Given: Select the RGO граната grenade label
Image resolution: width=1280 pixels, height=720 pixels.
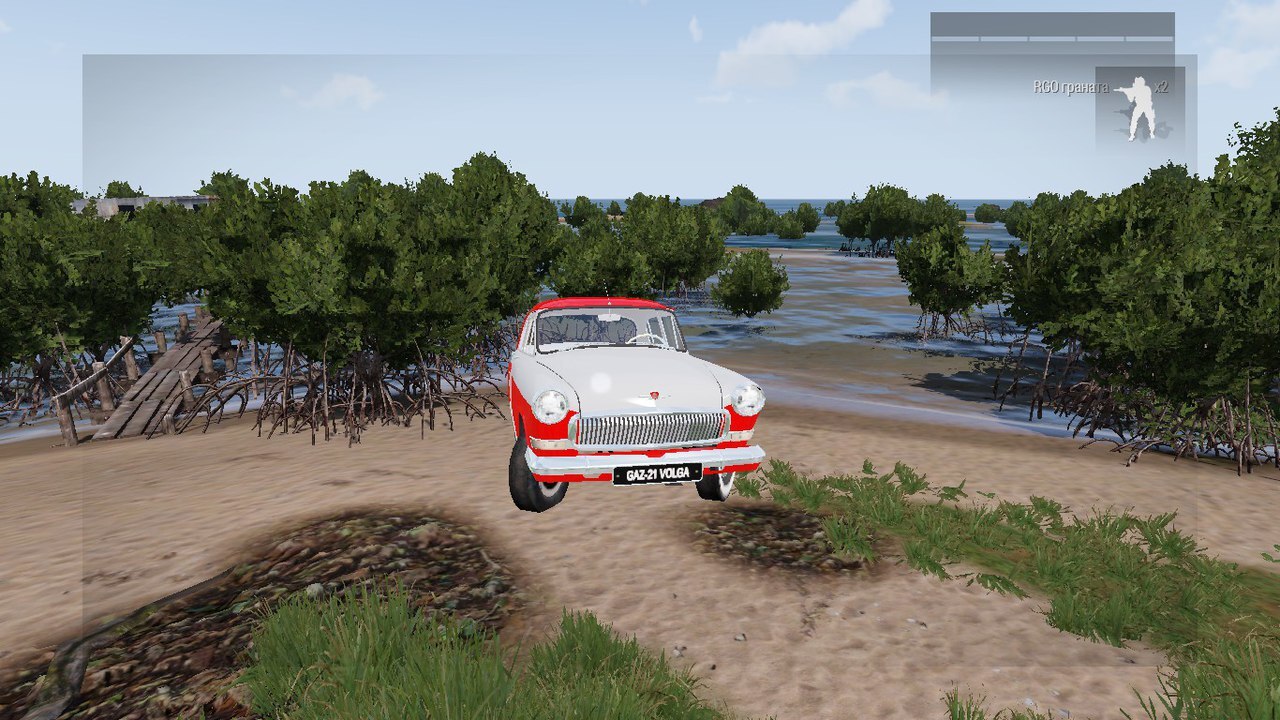Looking at the screenshot, I should 1070,88.
